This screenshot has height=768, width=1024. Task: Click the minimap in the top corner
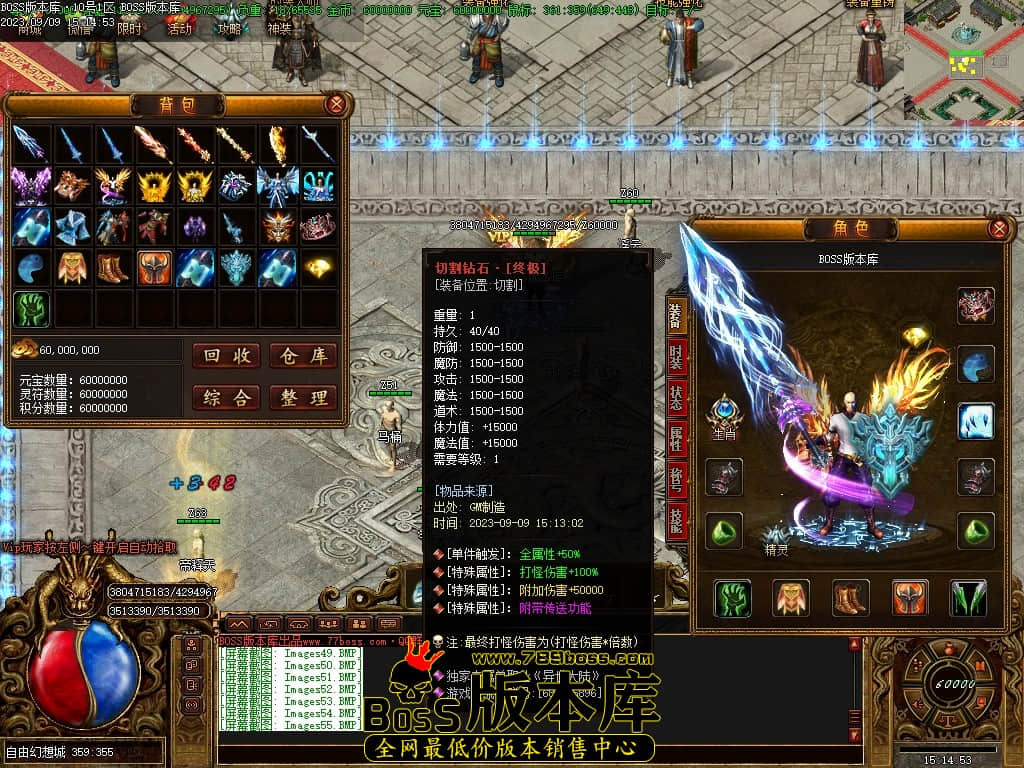pyautogui.click(x=962, y=60)
